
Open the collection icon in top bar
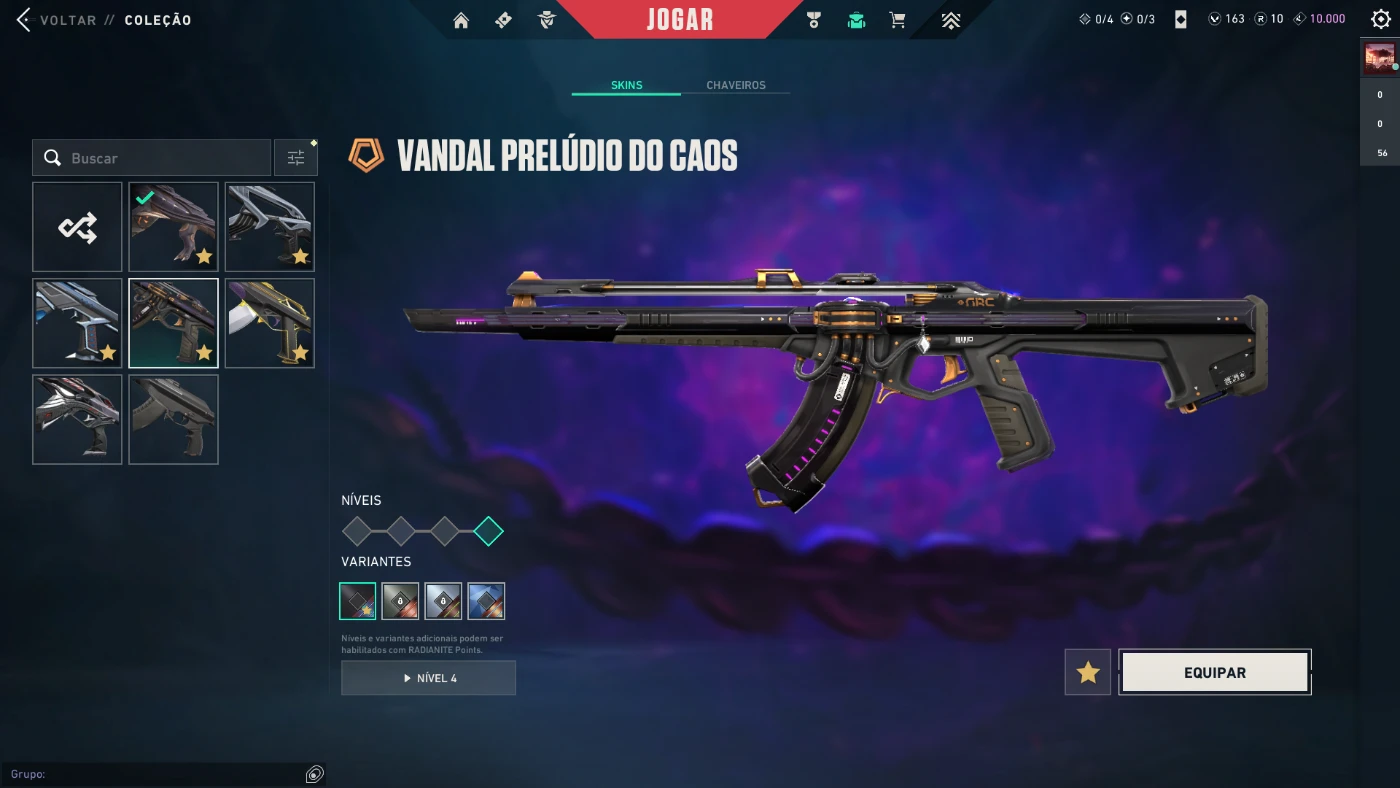tap(856, 20)
